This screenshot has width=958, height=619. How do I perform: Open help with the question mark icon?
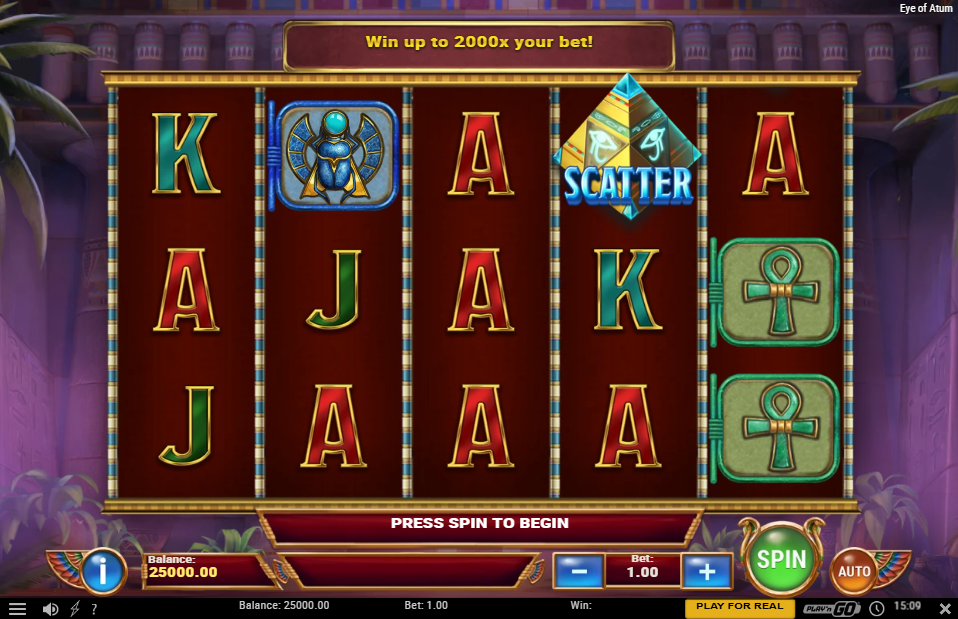pos(94,608)
